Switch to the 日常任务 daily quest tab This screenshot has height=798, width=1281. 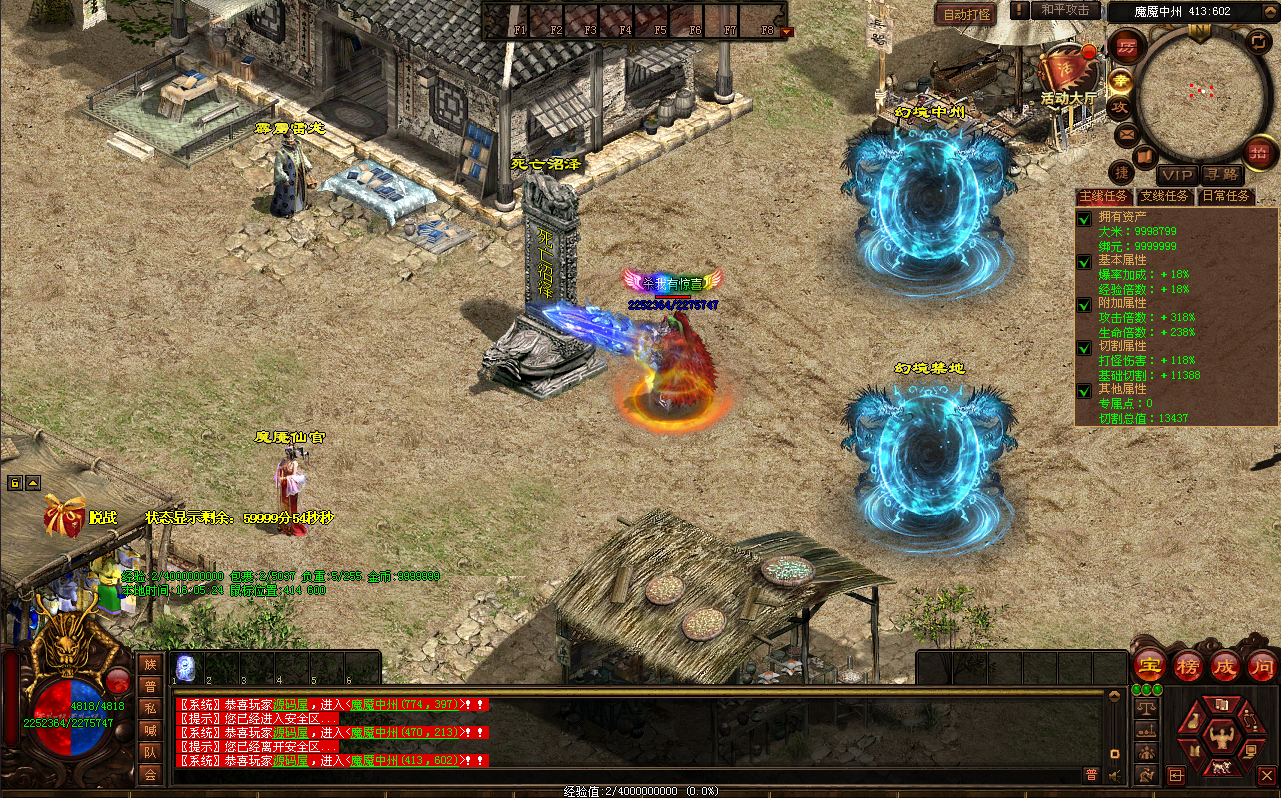pos(1226,196)
